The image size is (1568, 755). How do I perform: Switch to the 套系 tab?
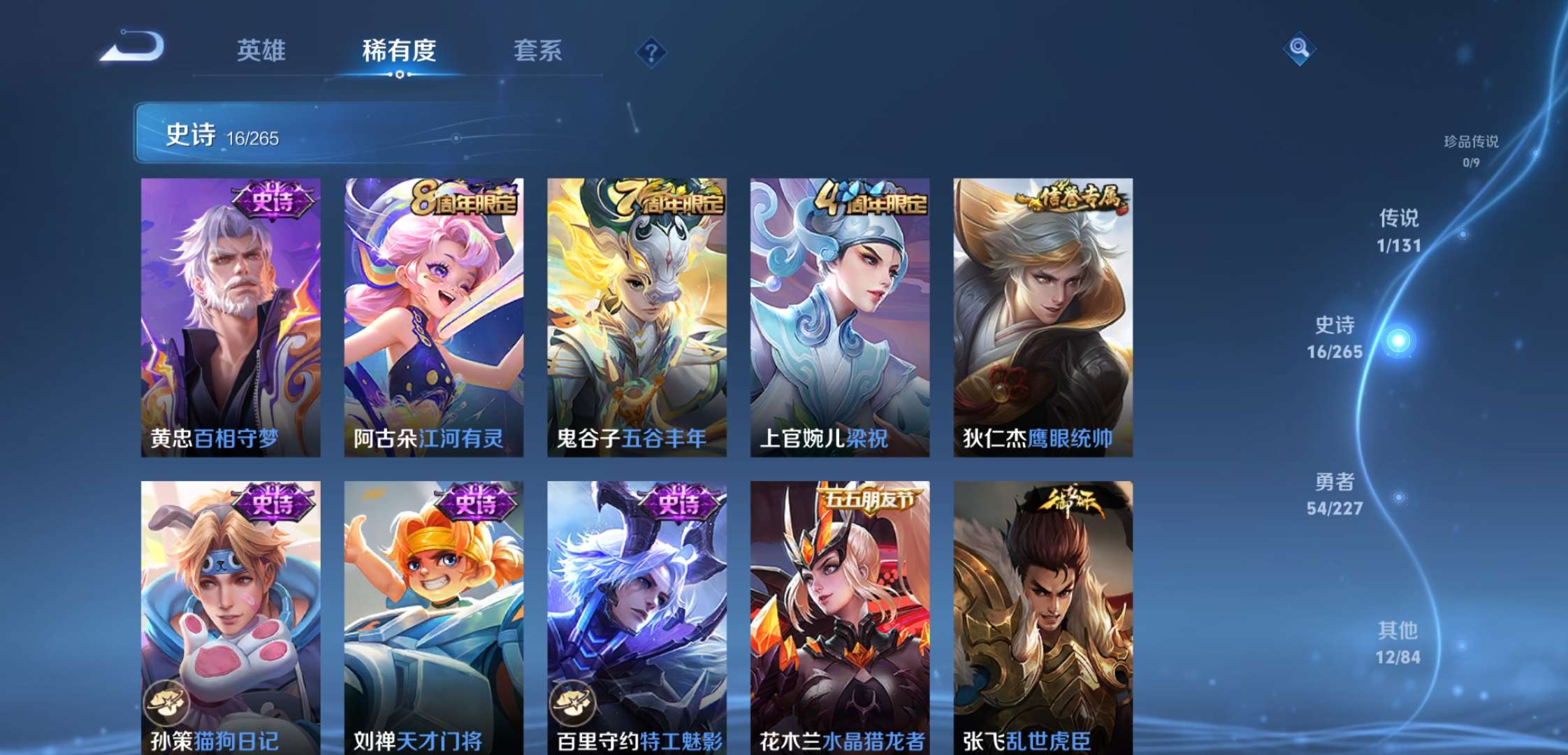538,52
